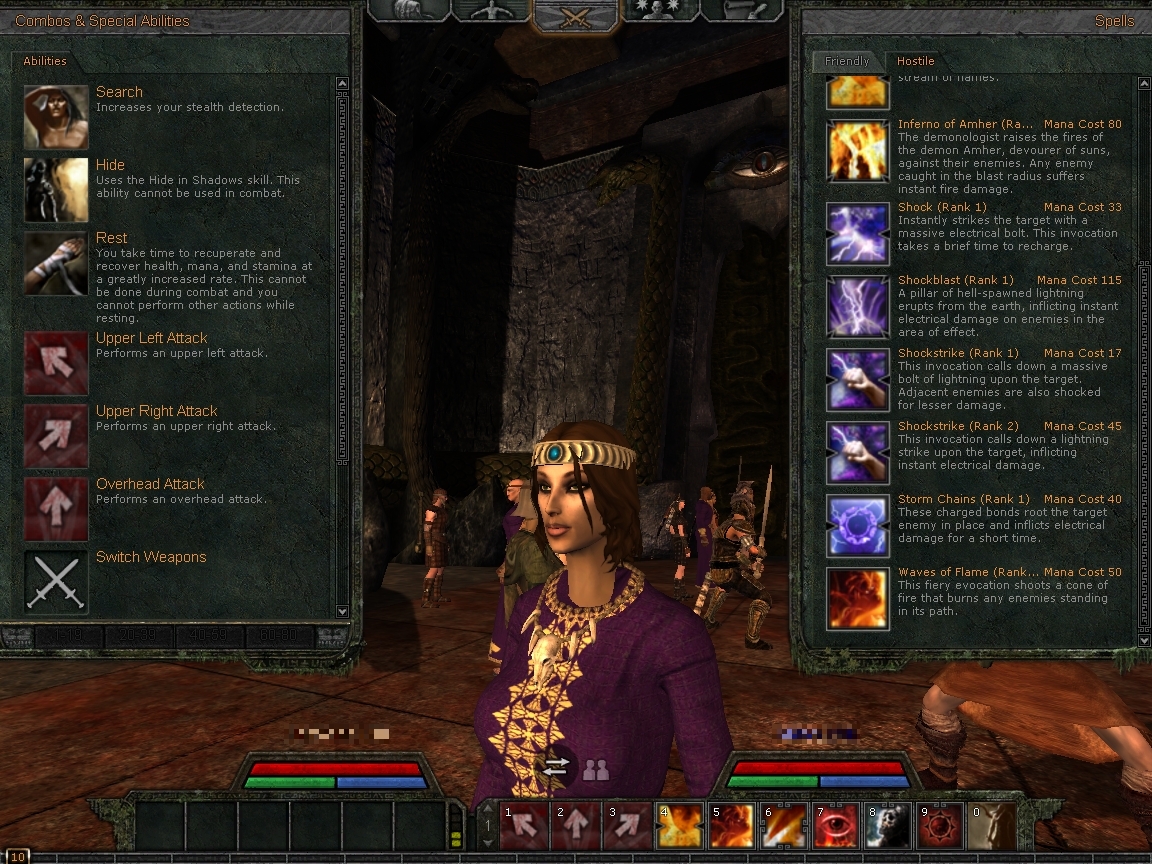Select the Upper Right Attack icon in Abilities
Screen dimensions: 1152x864
tap(56, 437)
